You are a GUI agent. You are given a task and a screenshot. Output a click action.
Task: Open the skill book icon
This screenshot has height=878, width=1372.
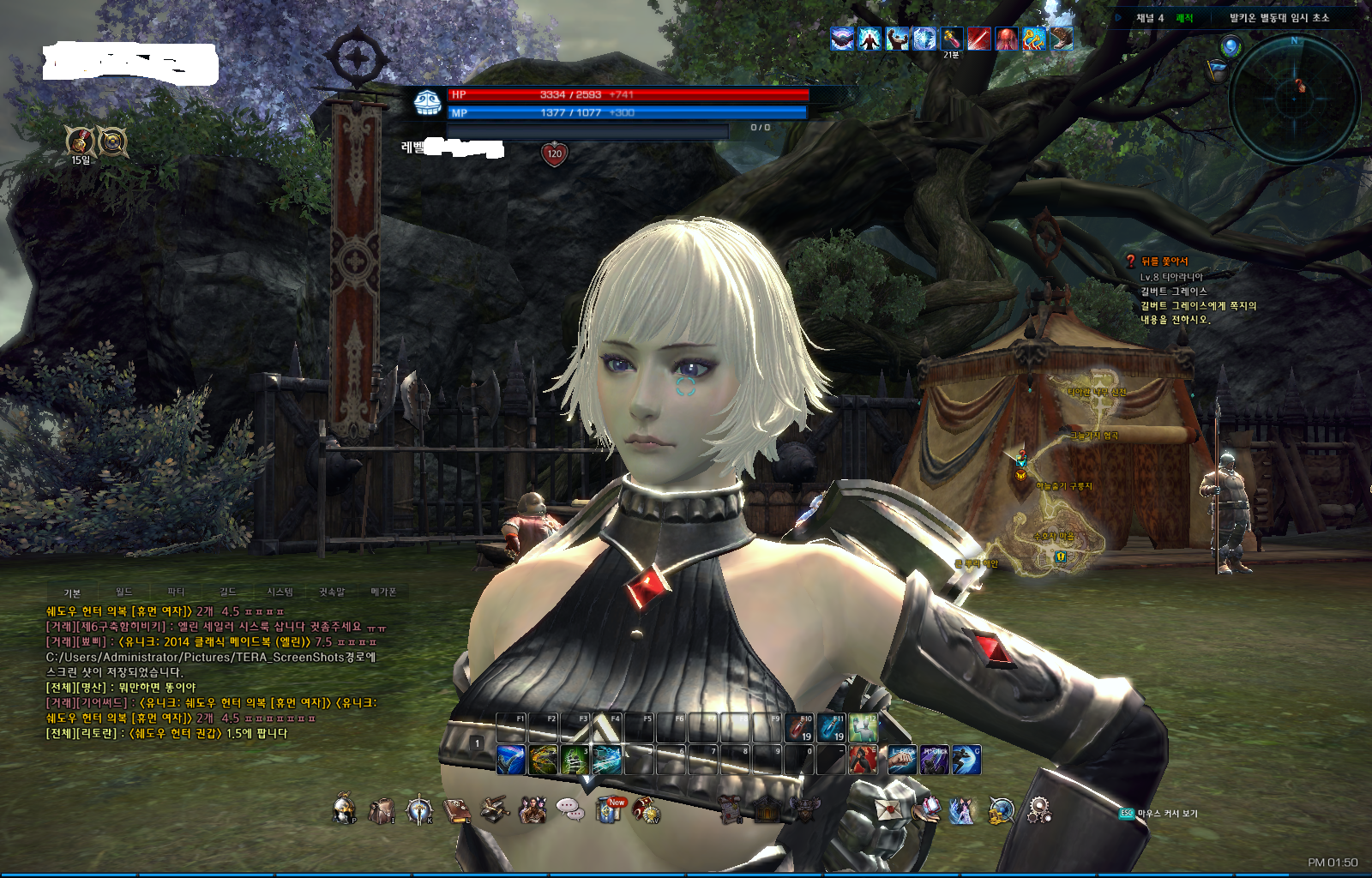pos(457,810)
